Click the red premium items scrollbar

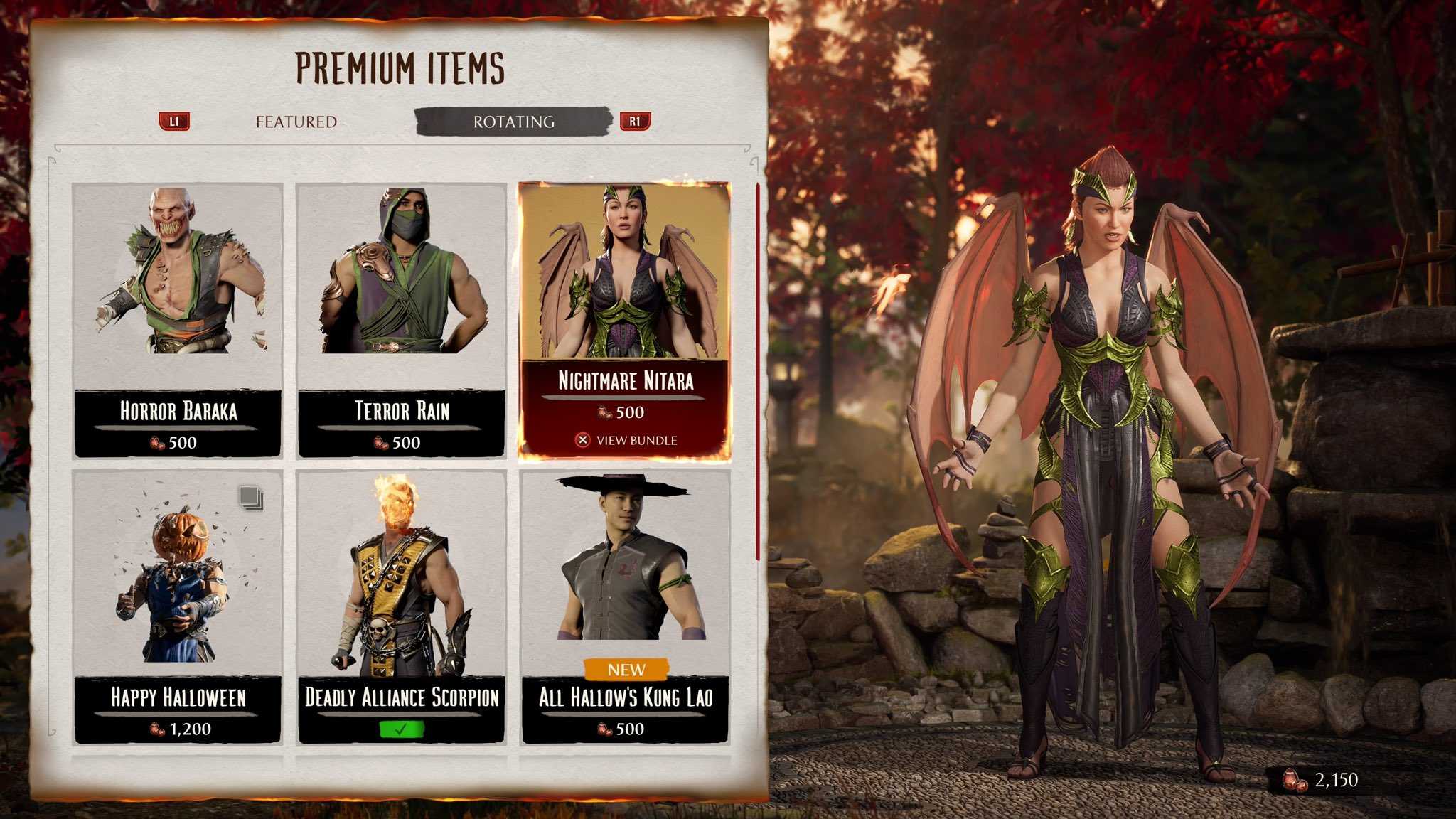click(758, 370)
